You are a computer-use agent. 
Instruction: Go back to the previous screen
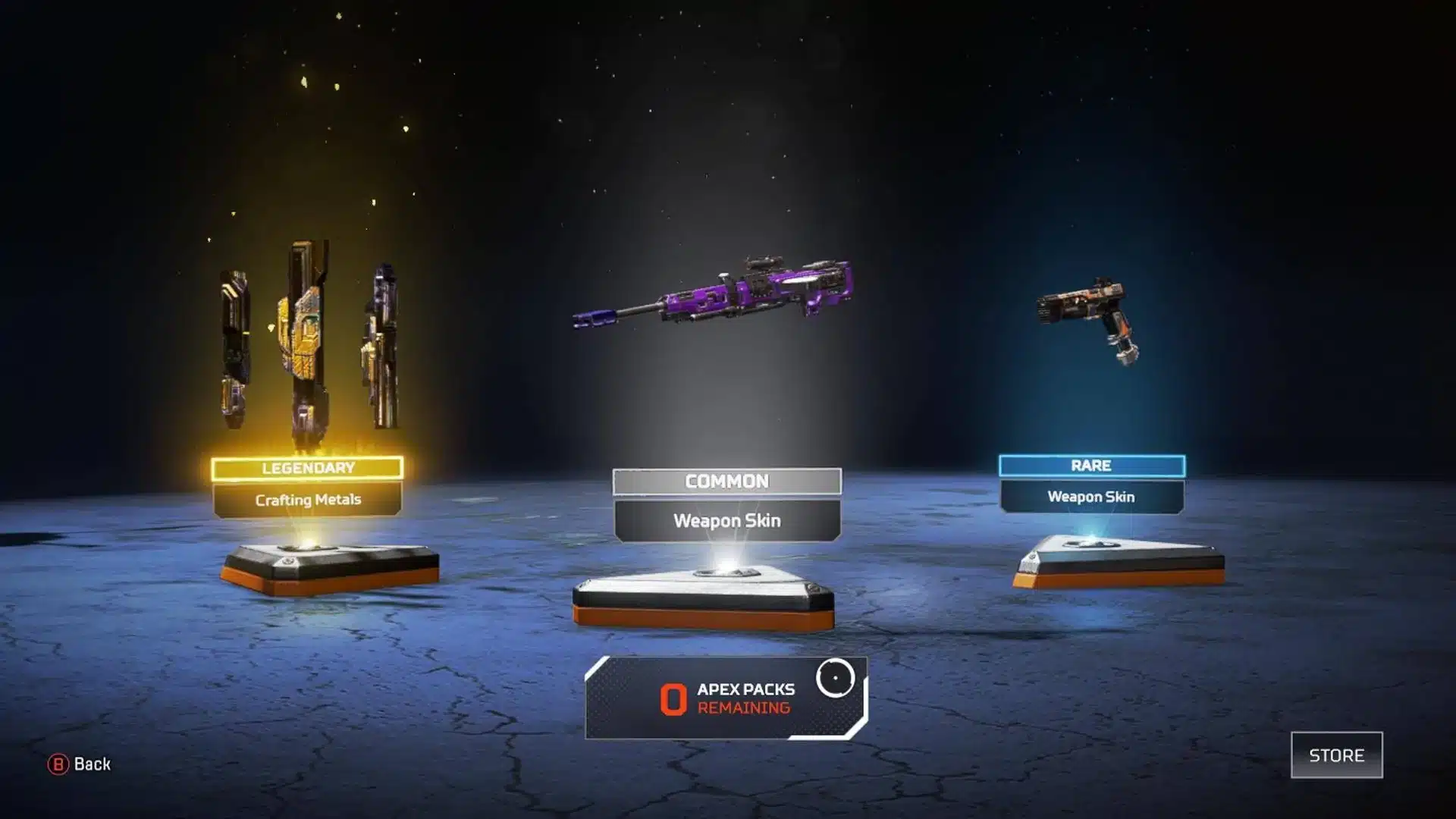[80, 764]
